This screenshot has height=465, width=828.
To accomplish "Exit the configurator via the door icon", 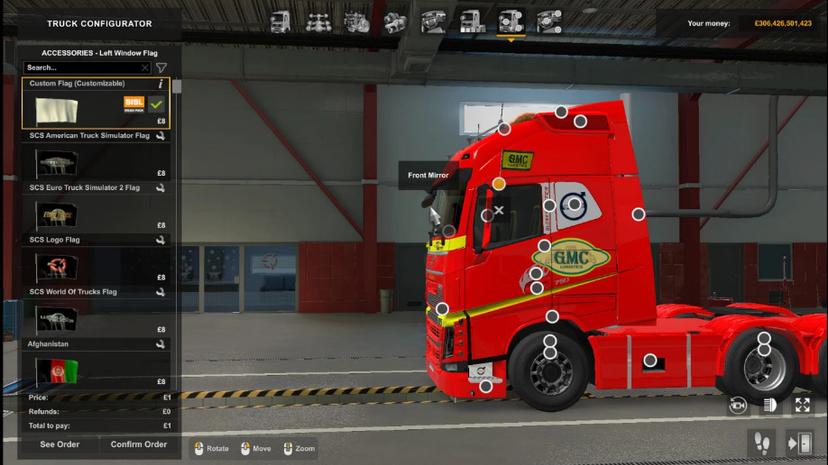I will [x=799, y=442].
